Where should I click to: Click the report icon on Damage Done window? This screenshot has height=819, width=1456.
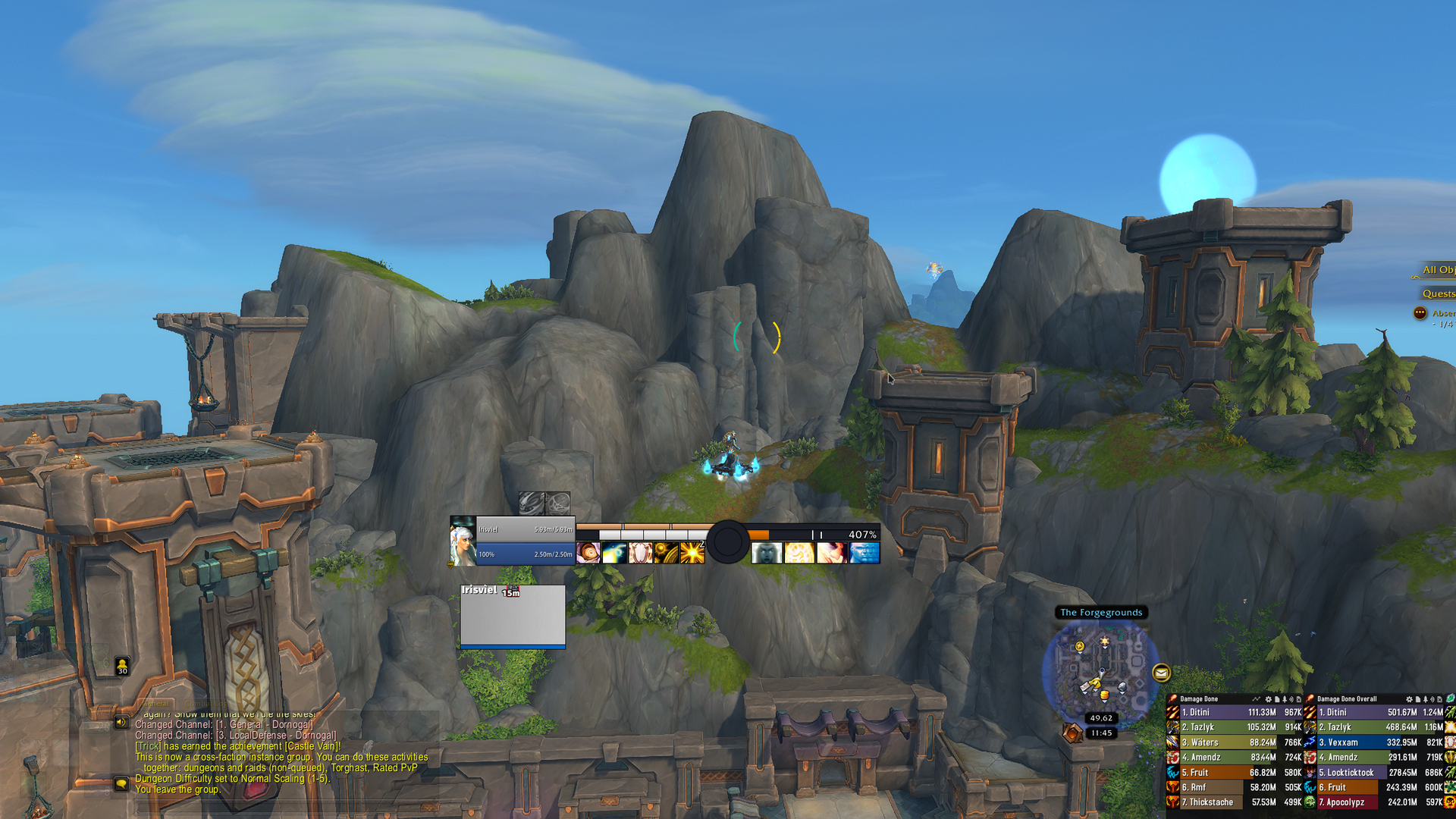[1278, 699]
